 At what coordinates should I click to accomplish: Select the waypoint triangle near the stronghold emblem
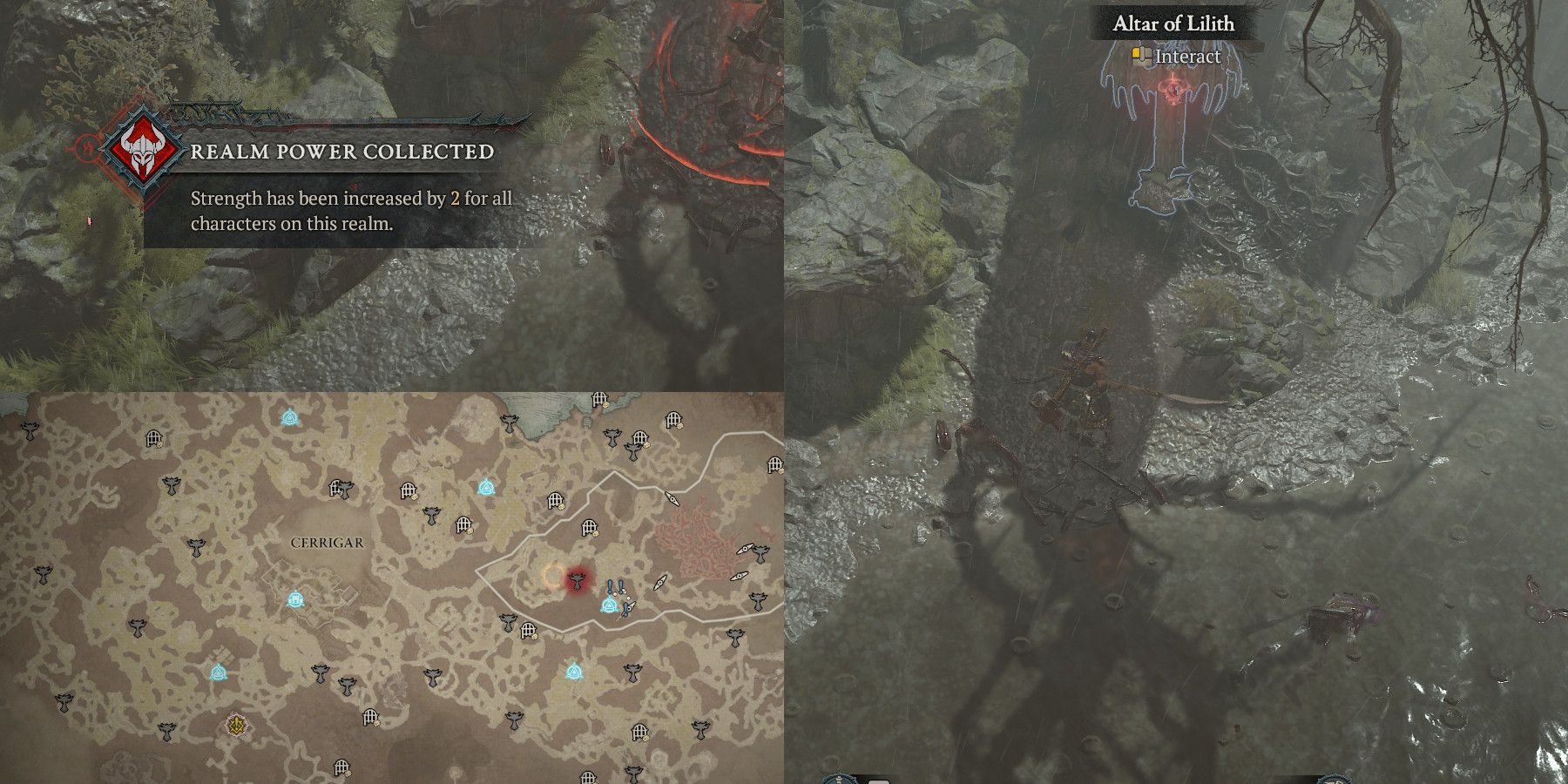pos(219,672)
